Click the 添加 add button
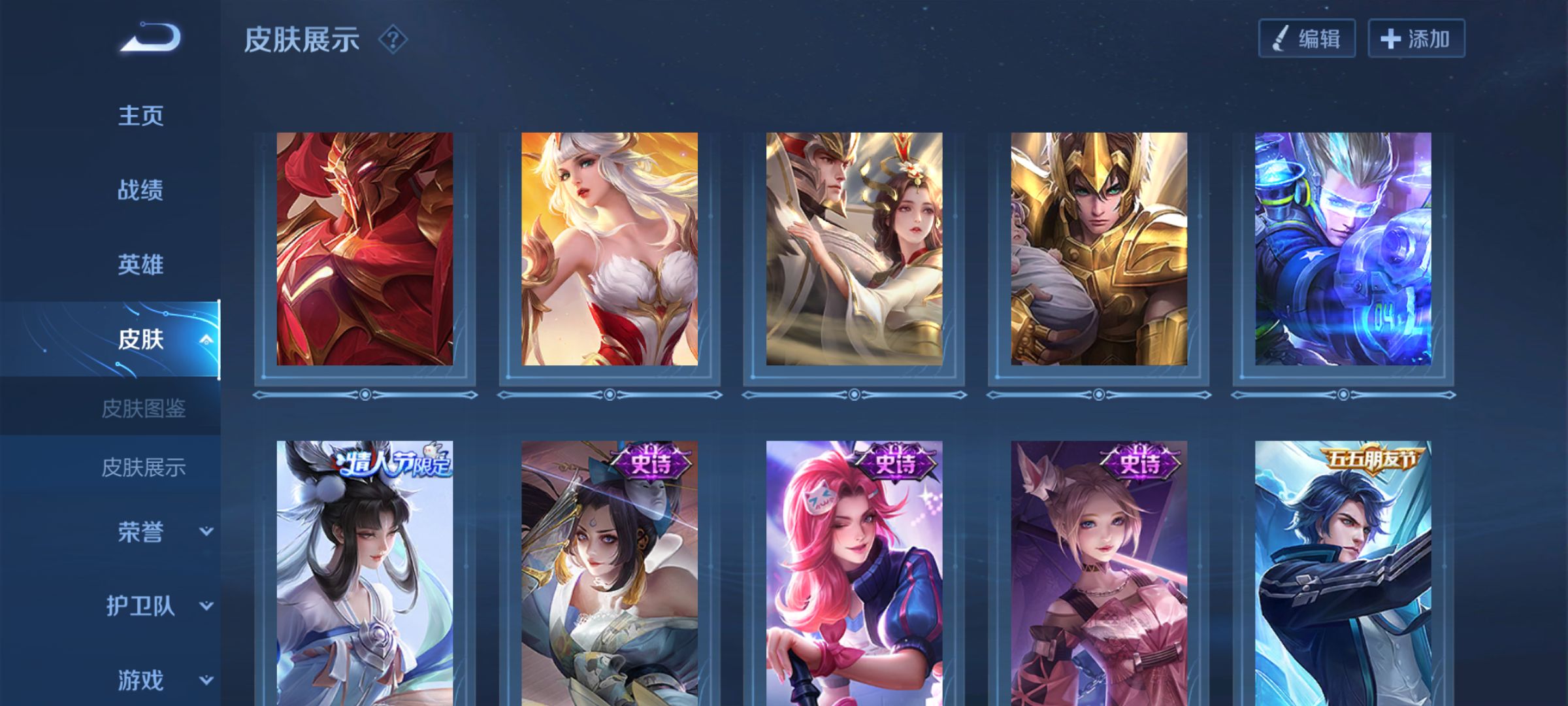 [1416, 39]
